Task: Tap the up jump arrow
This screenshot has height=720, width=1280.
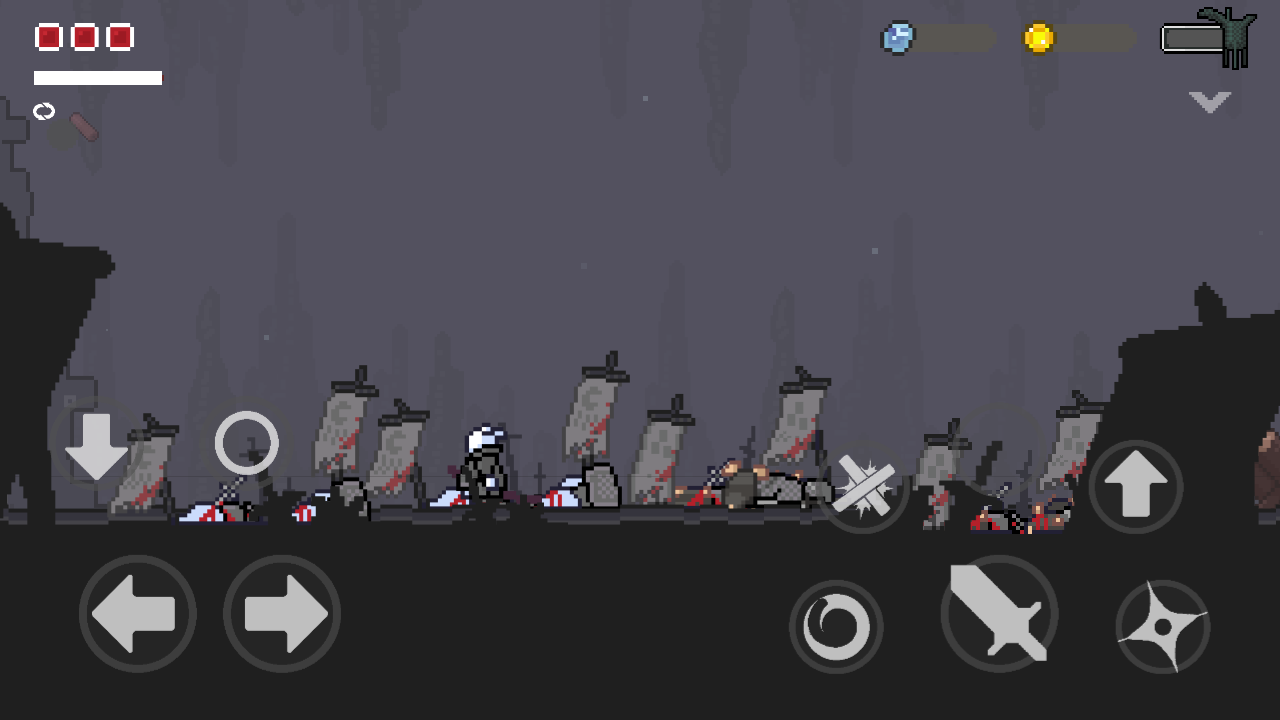Action: coord(1135,487)
